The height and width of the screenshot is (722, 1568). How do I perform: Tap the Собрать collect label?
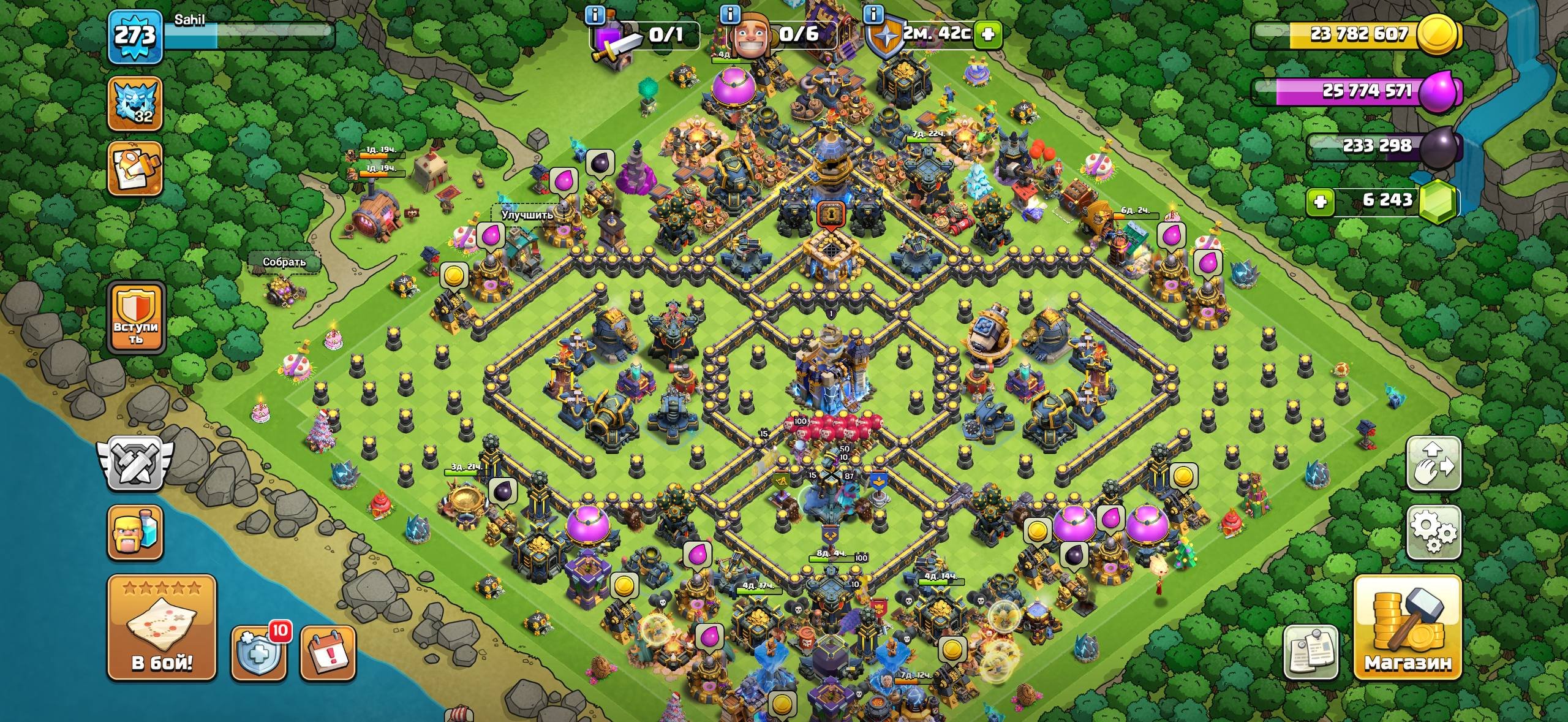coord(284,262)
